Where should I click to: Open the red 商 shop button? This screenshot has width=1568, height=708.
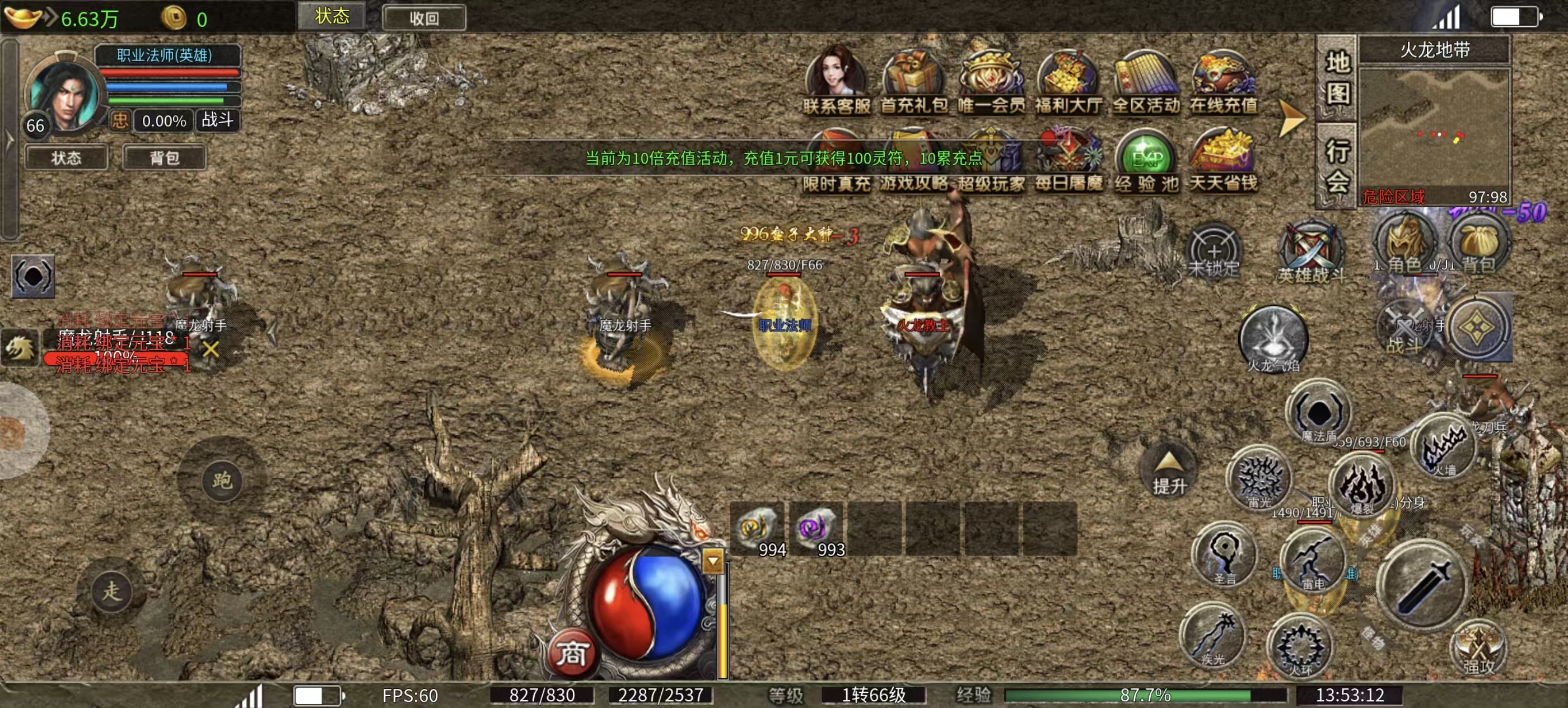572,654
